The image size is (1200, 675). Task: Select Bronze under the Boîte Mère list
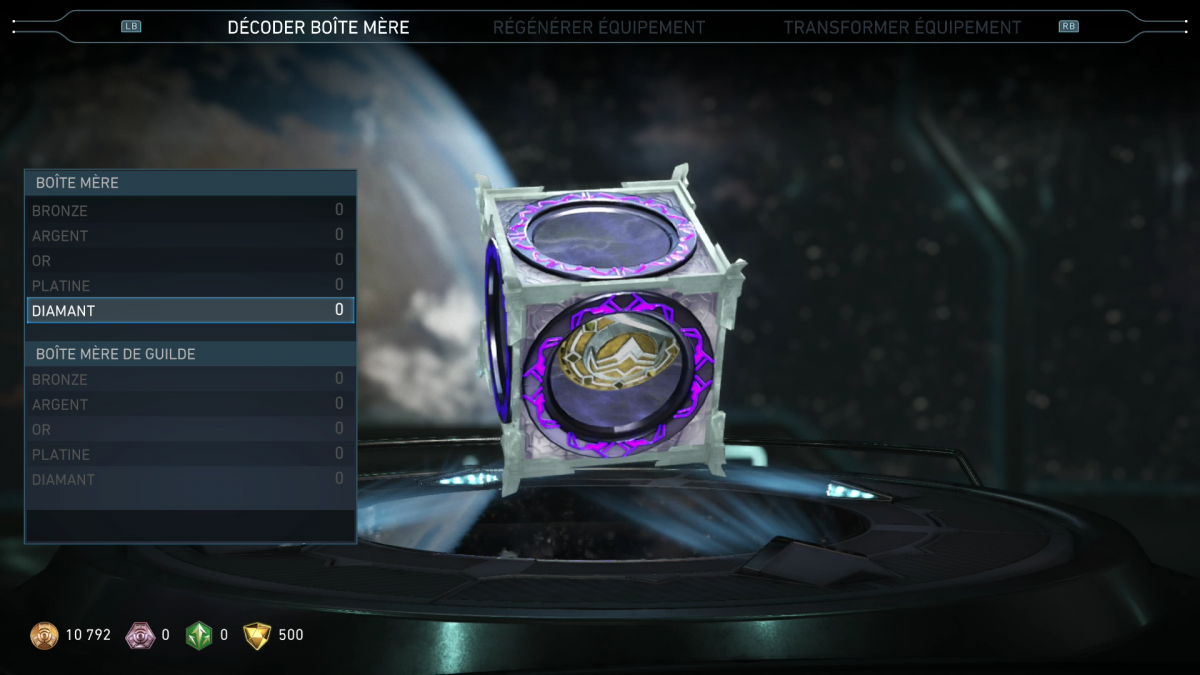(x=190, y=211)
